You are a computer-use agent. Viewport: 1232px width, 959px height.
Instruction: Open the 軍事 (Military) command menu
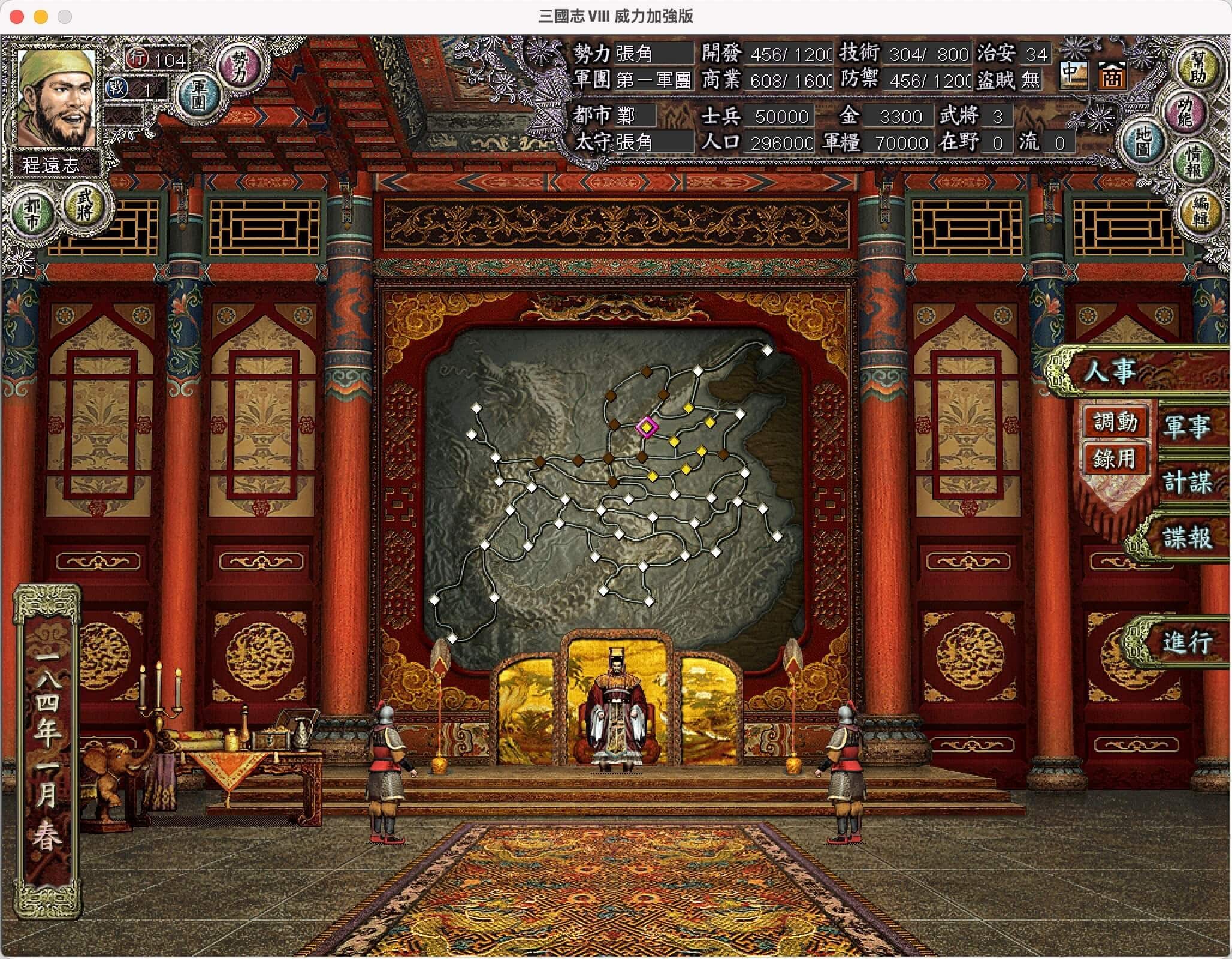1186,427
